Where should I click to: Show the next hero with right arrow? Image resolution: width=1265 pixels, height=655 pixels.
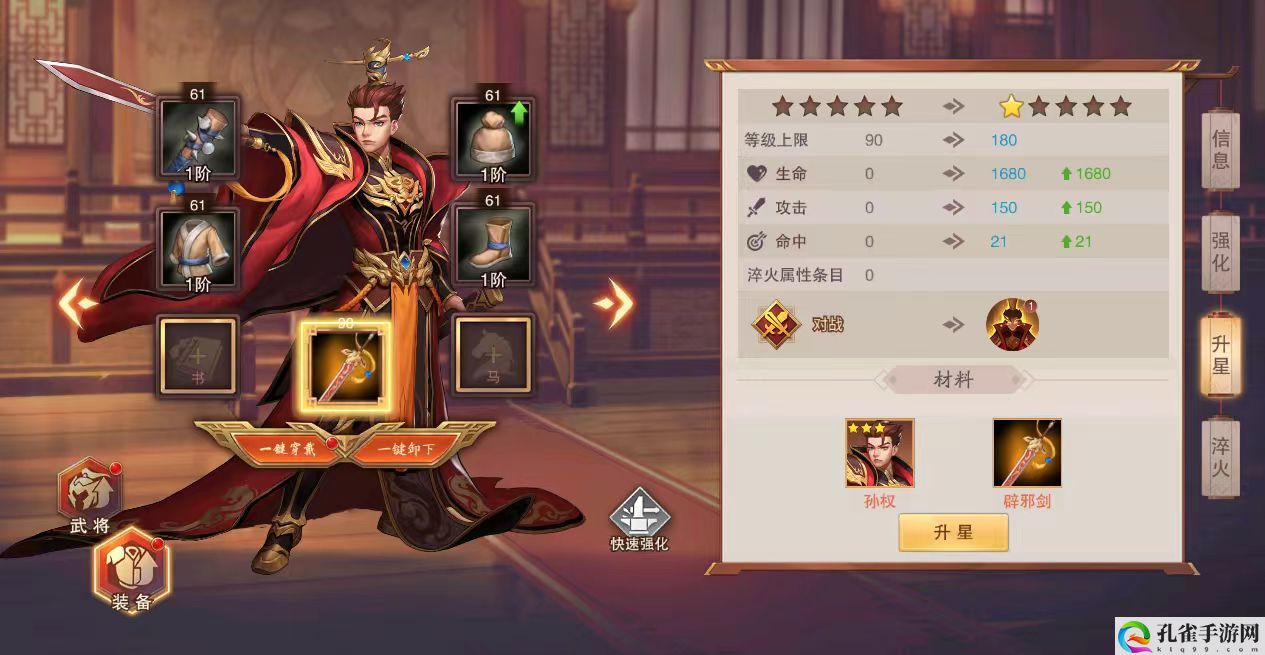pos(613,303)
